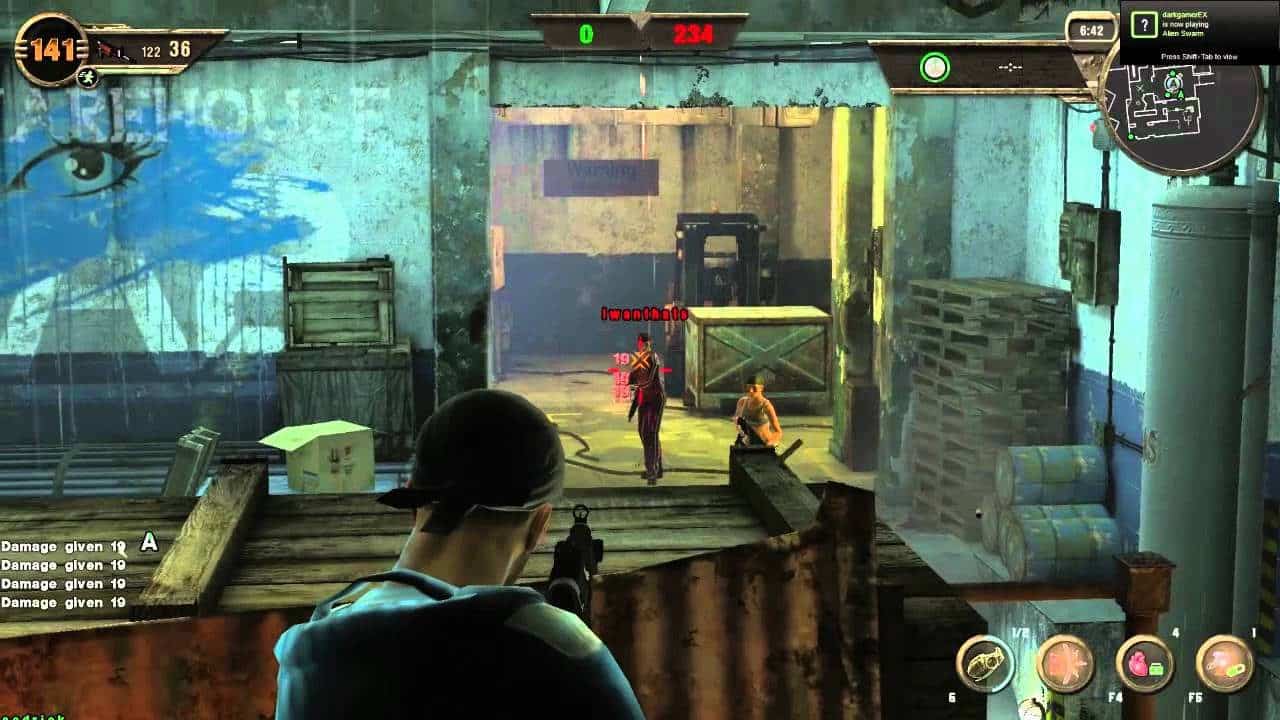Activate the orange burst ability icon

pyautogui.click(x=1064, y=662)
